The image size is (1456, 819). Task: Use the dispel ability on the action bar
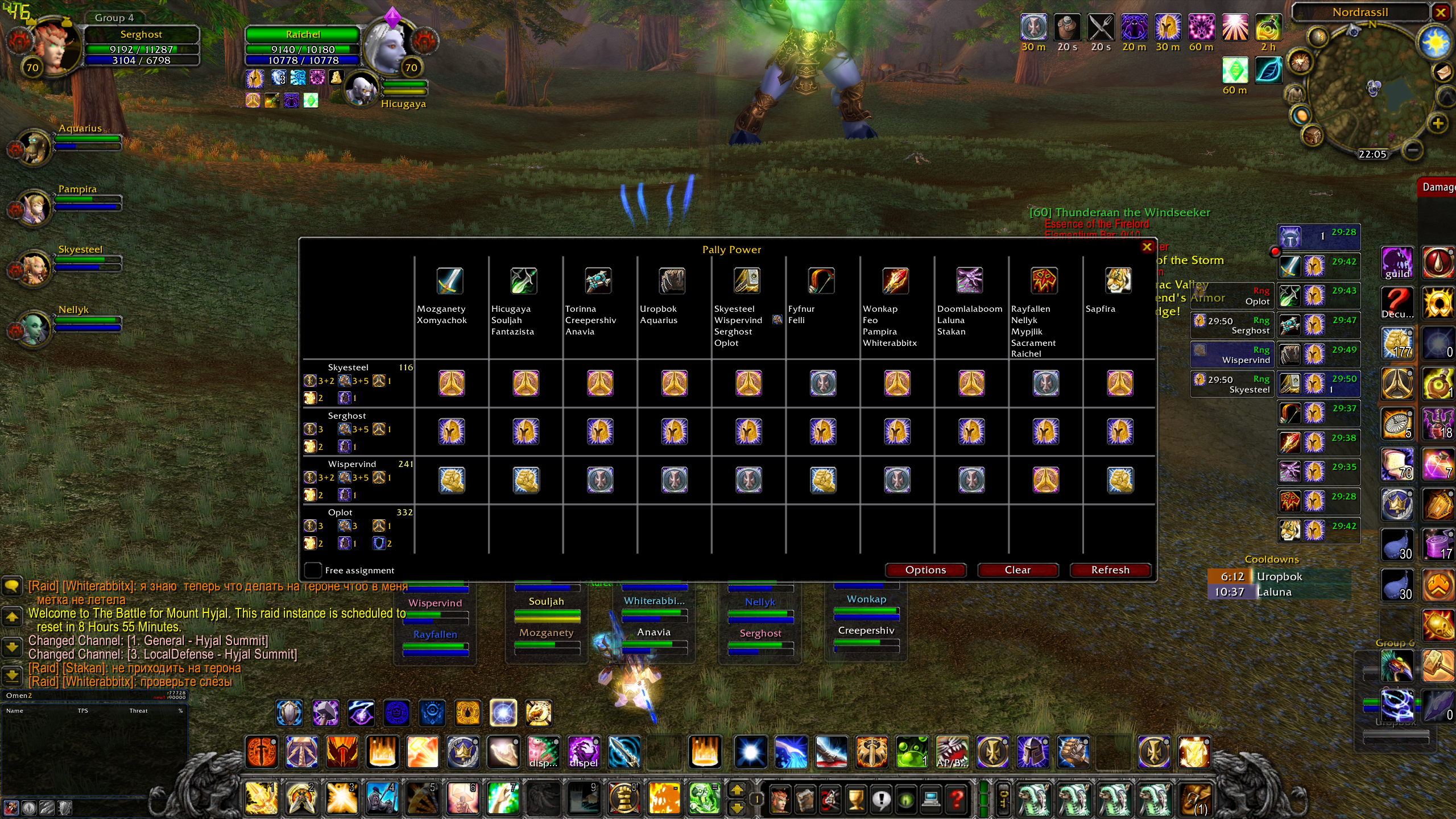click(584, 752)
